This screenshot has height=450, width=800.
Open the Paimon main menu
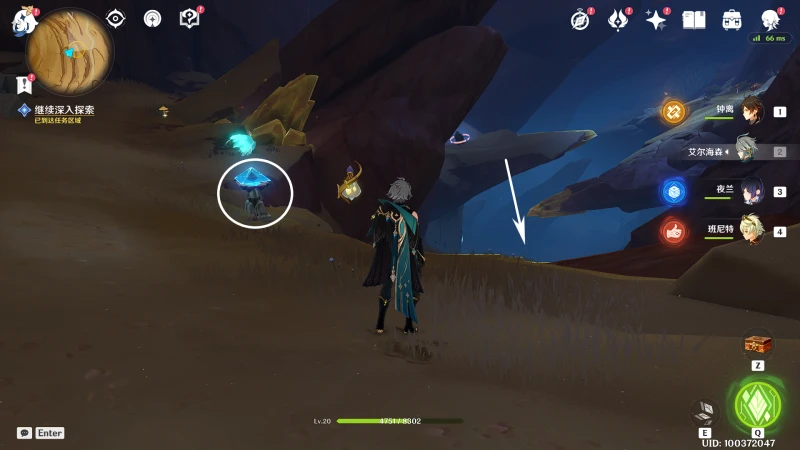(23, 20)
